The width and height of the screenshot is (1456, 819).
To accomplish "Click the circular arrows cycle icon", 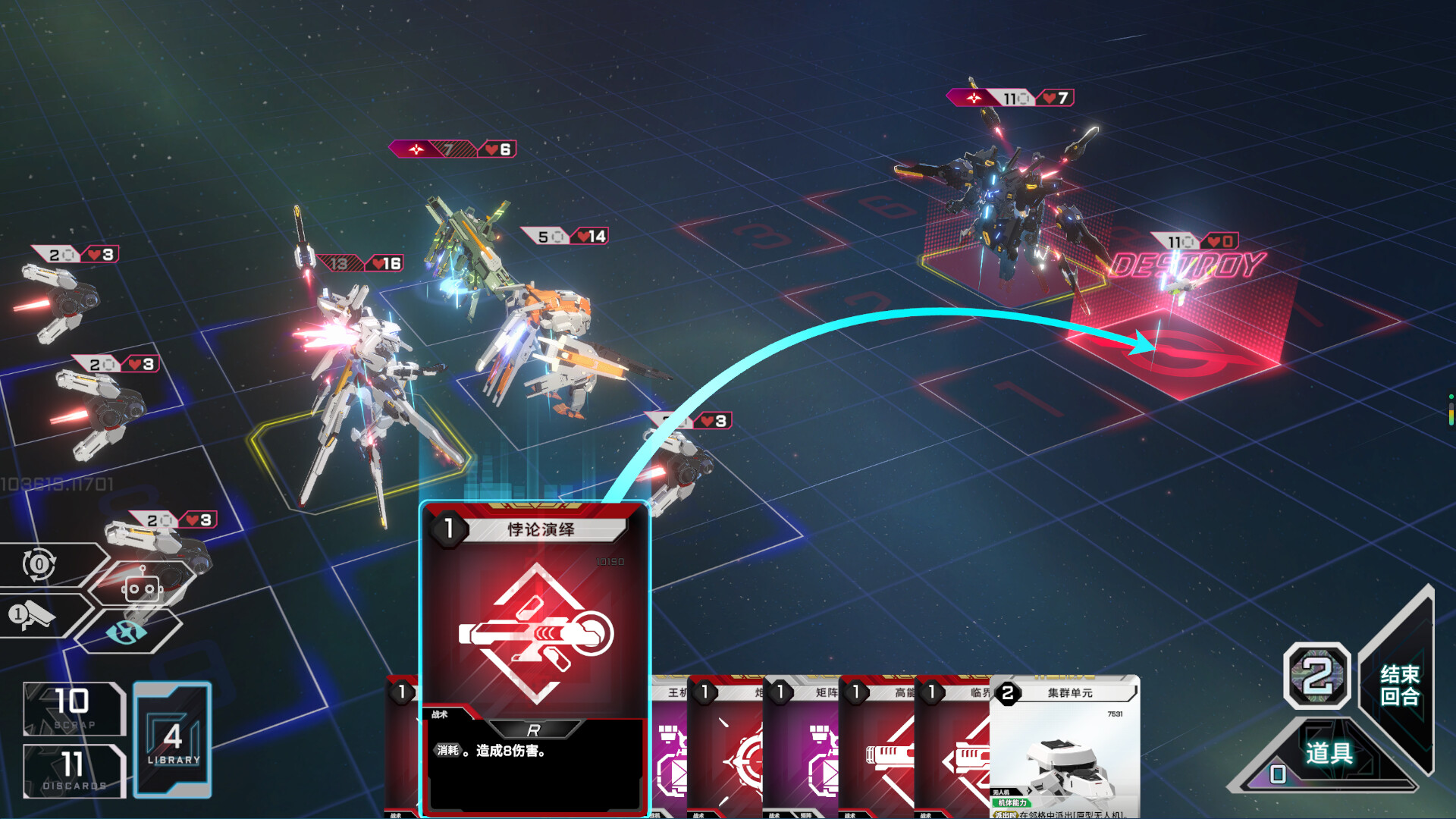I will [x=39, y=564].
